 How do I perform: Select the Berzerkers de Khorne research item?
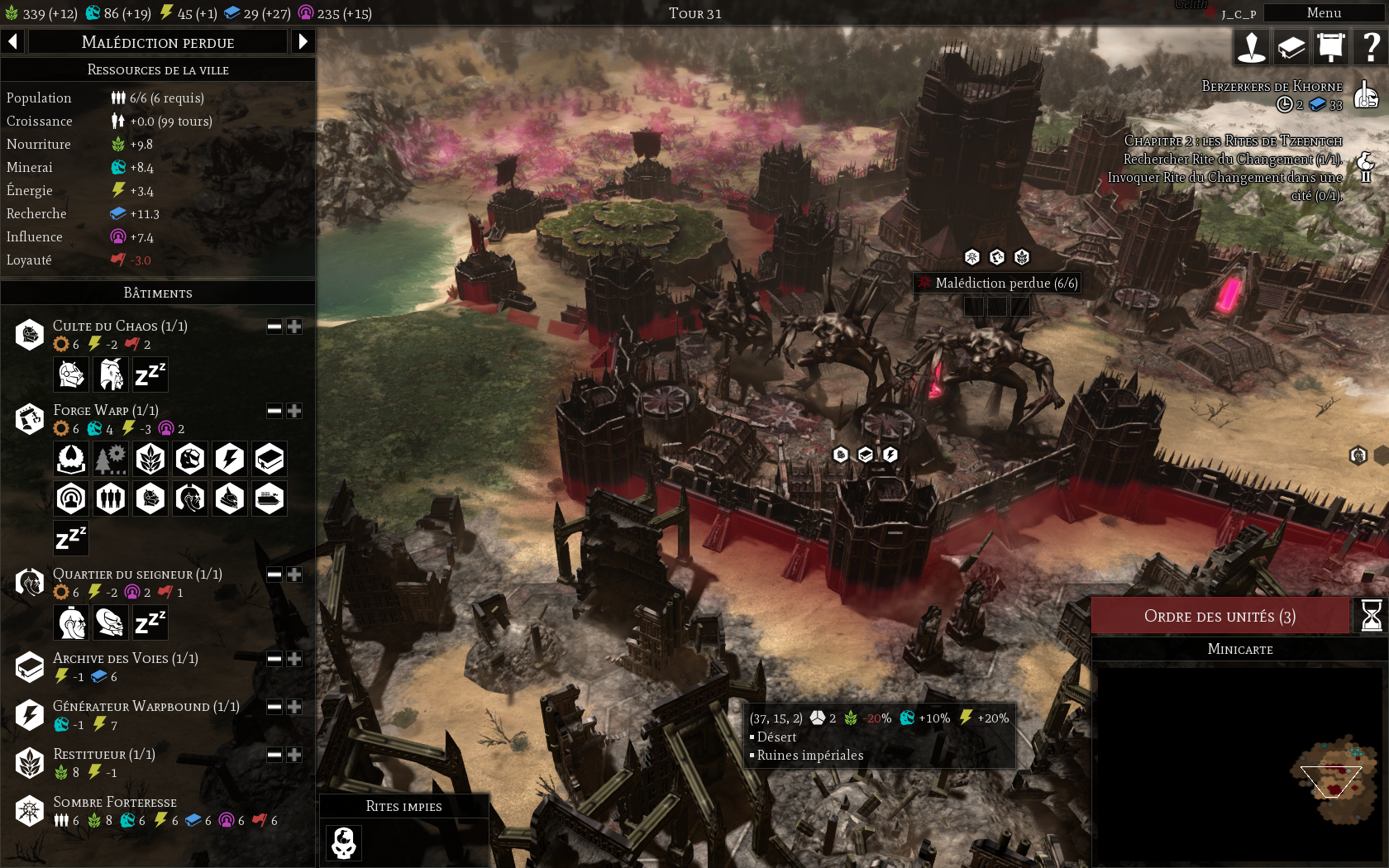click(1272, 87)
